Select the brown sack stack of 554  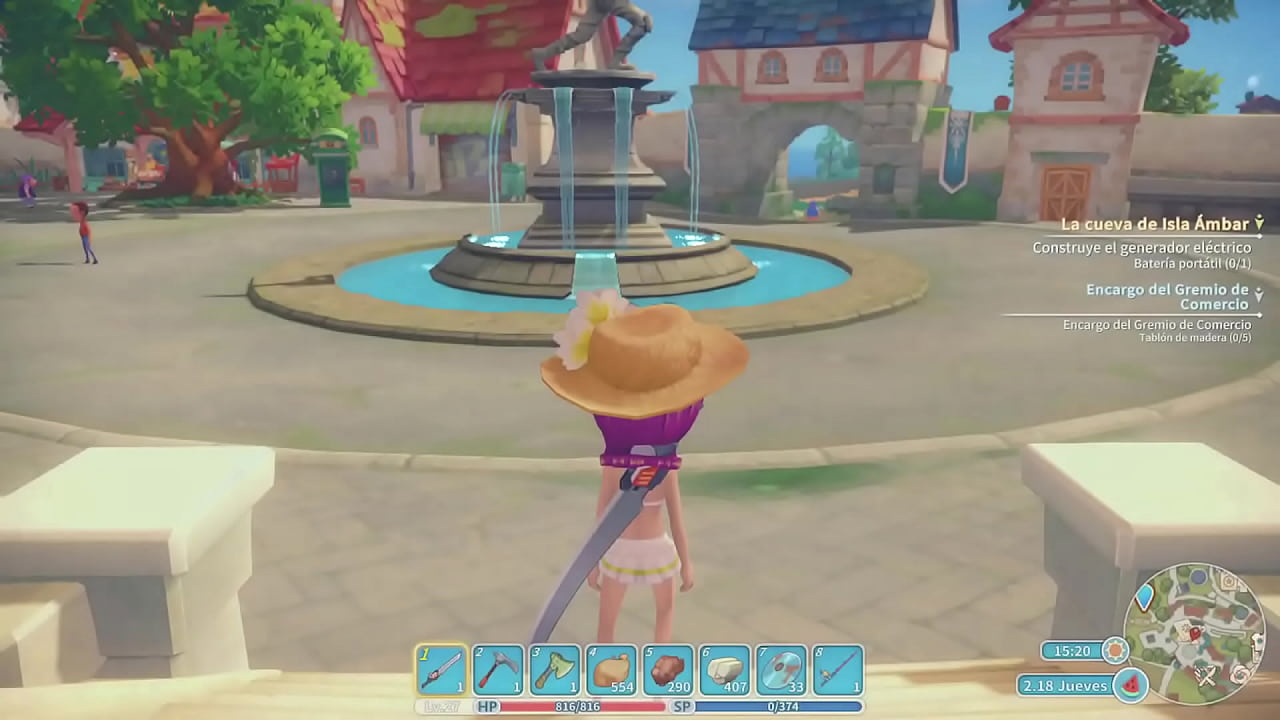(x=611, y=670)
